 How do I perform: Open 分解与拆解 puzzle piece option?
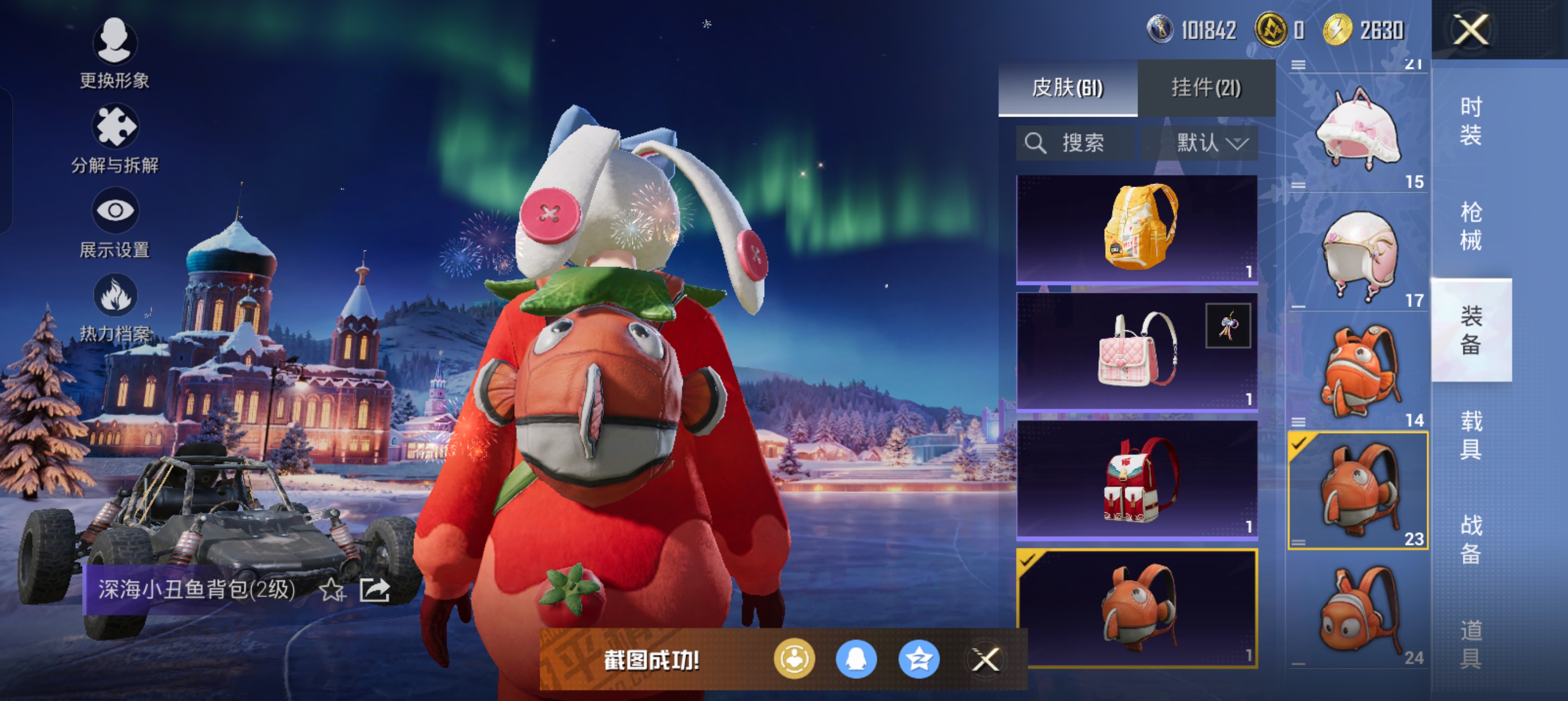(114, 138)
